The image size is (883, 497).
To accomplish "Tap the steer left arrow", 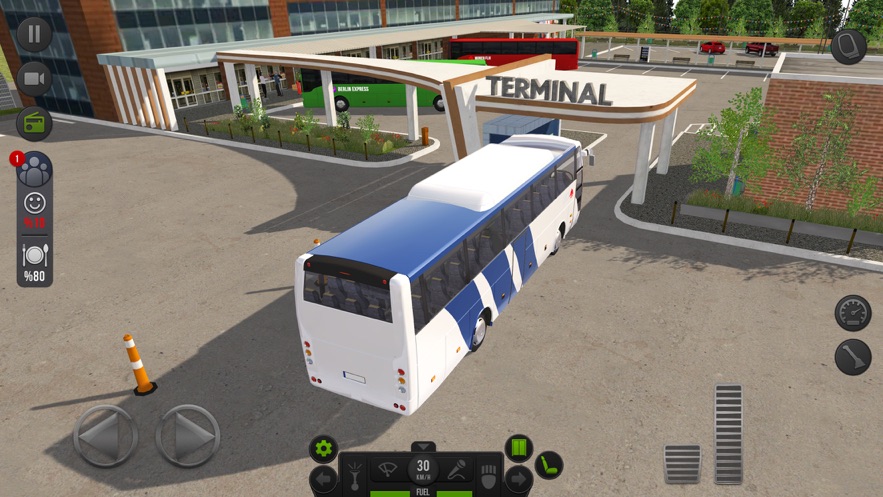I will coord(105,436).
